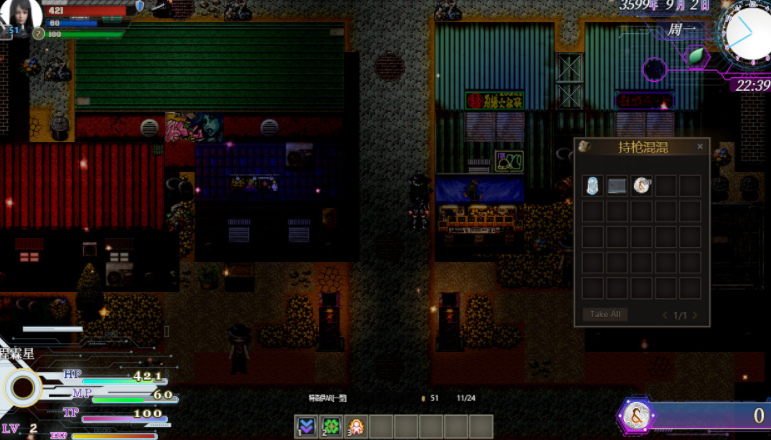Select the gray plate item in loot
This screenshot has height=440, width=771.
[x=617, y=186]
